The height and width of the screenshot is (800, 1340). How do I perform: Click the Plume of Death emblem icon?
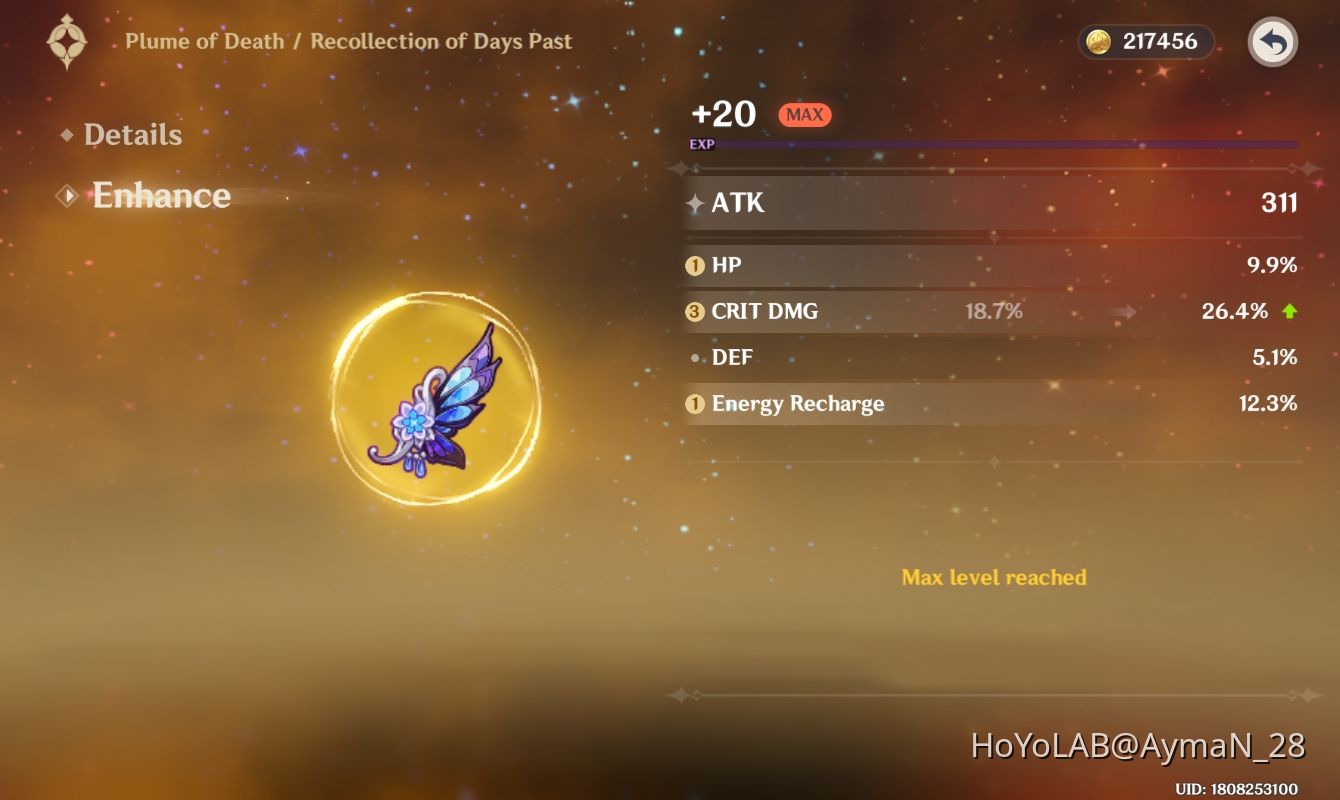point(66,41)
